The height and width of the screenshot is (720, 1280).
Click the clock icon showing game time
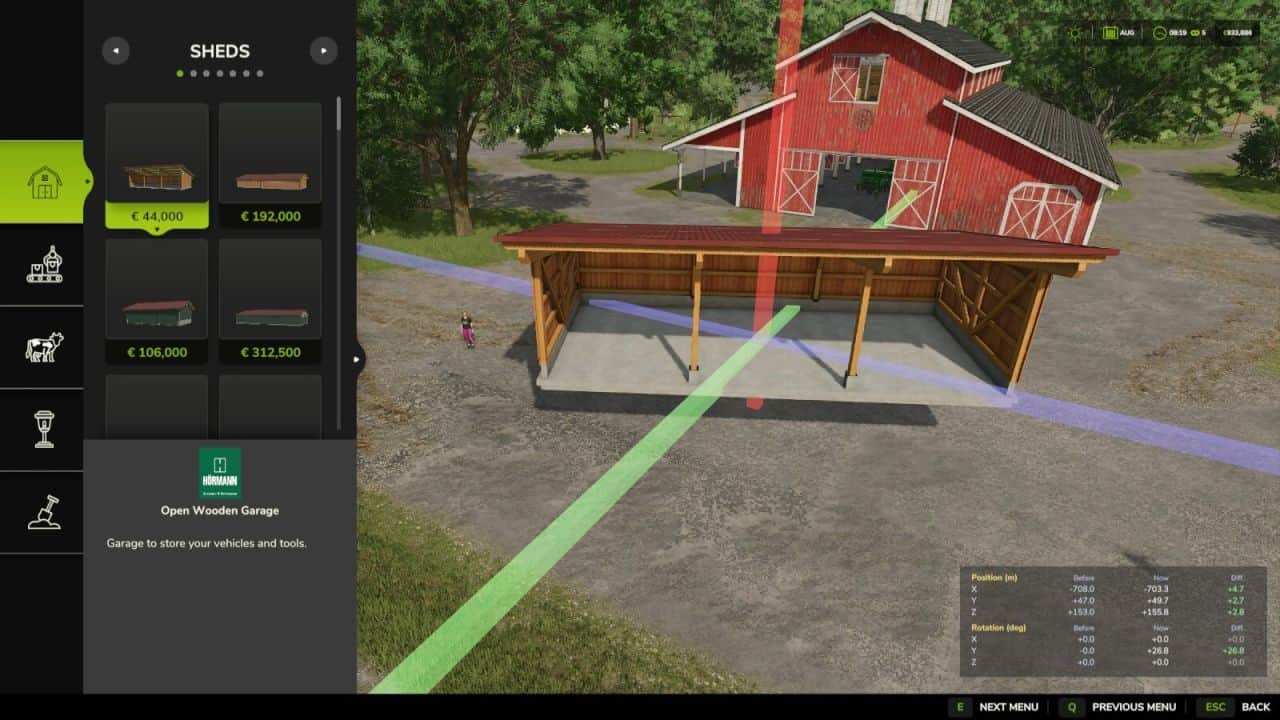(1160, 33)
